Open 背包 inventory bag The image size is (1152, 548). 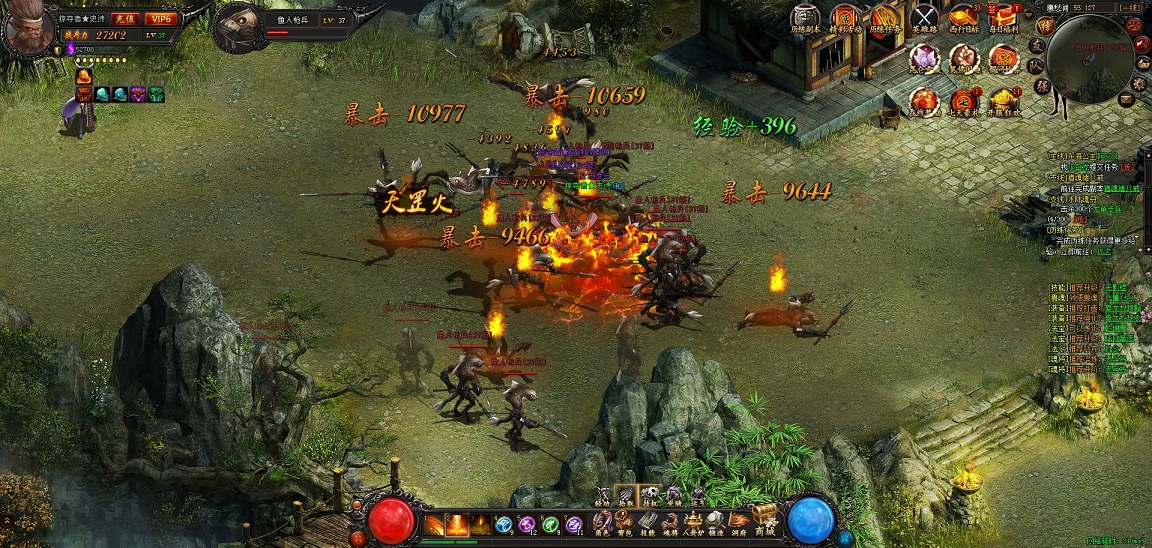pyautogui.click(x=626, y=522)
